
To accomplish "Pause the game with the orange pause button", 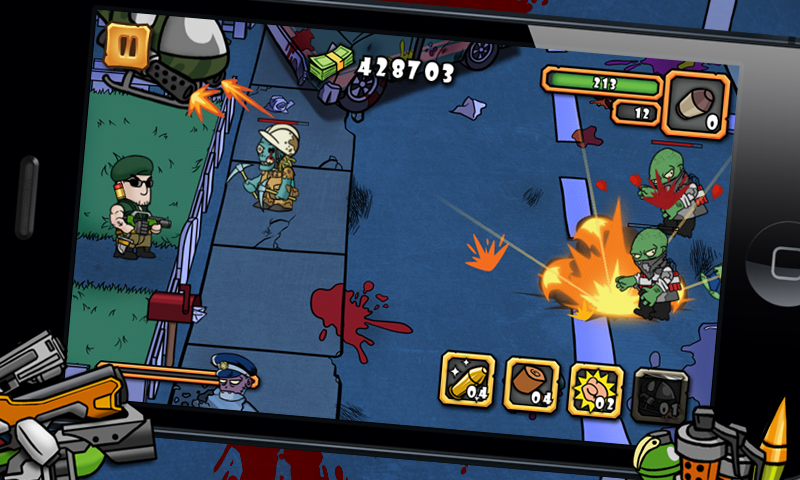I will tap(126, 45).
